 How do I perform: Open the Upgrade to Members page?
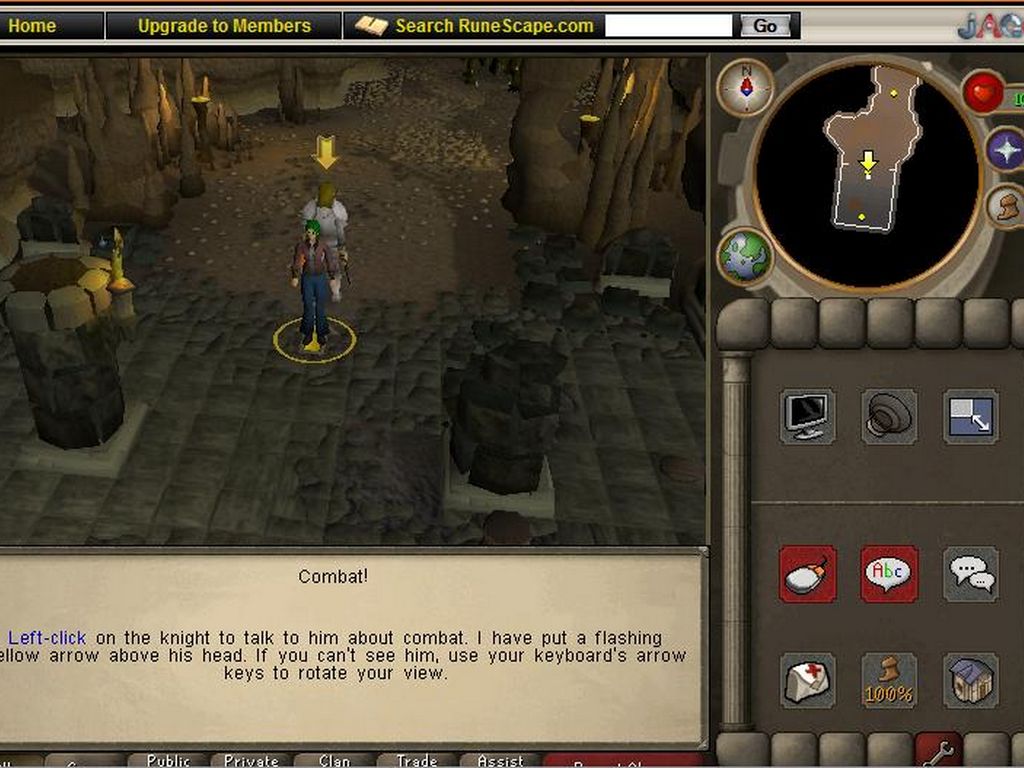pyautogui.click(x=224, y=26)
